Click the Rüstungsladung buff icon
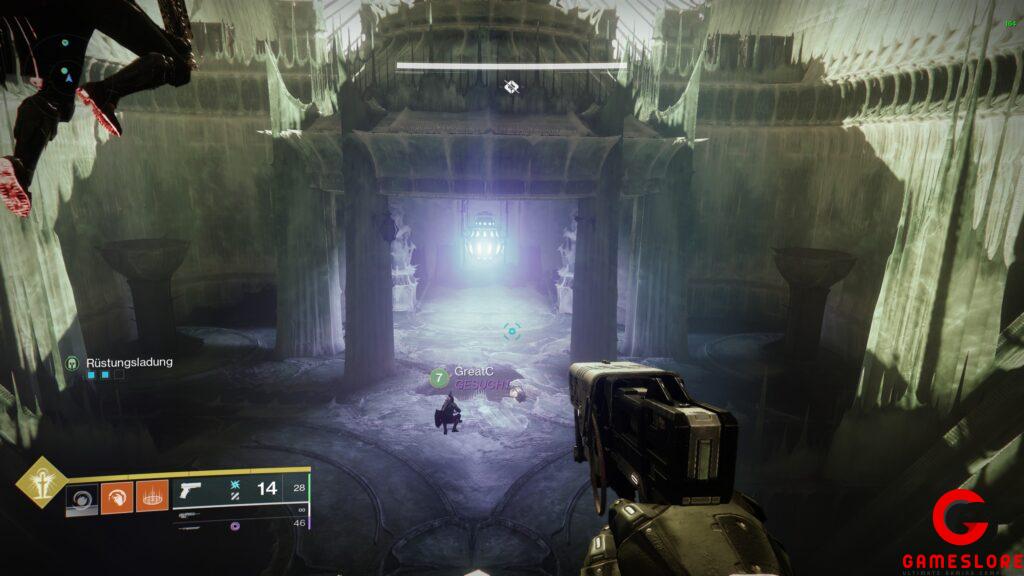 coord(72,363)
